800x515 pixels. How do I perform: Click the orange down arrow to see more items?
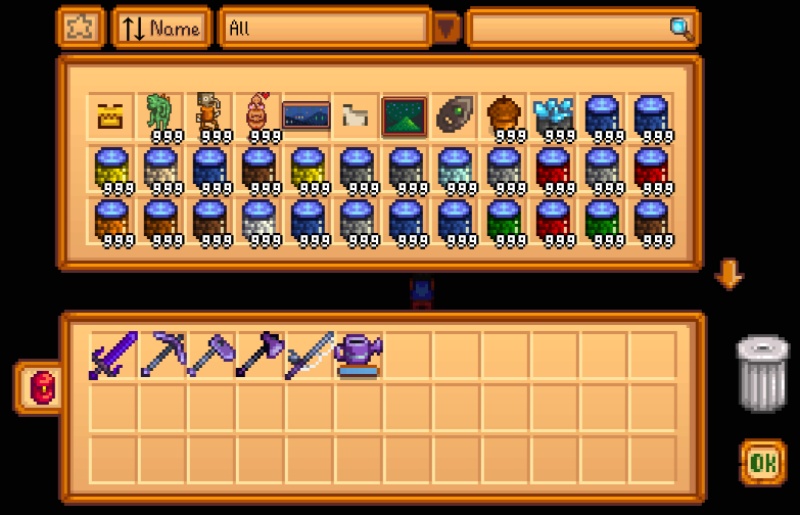pos(728,274)
